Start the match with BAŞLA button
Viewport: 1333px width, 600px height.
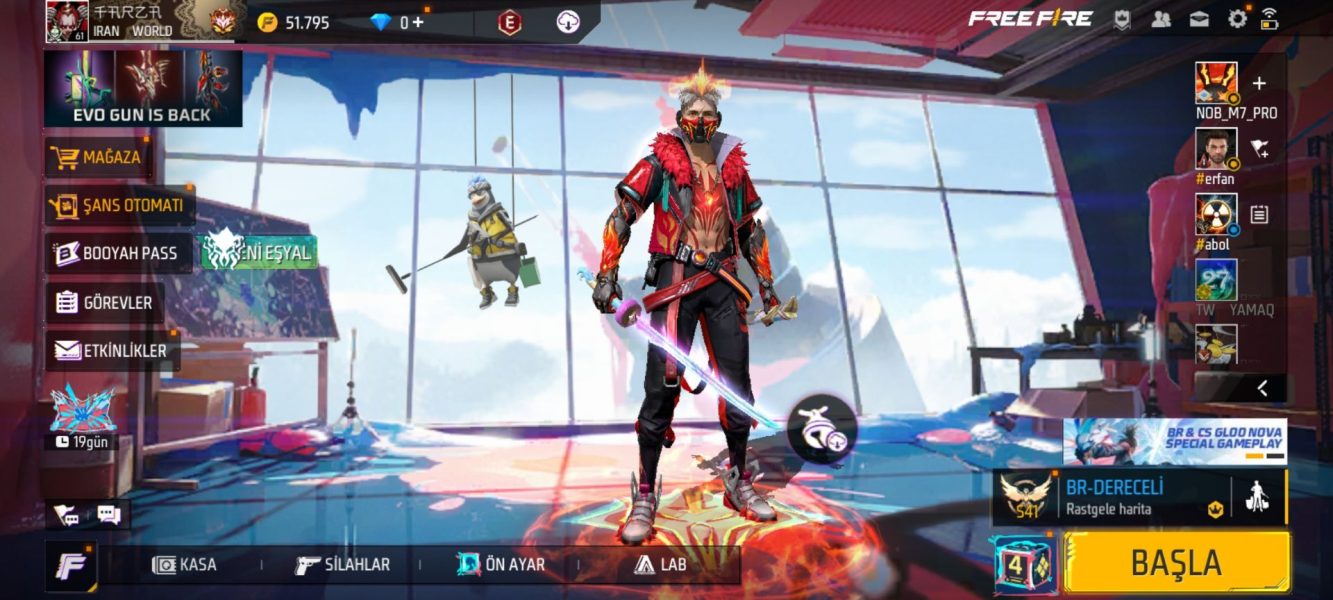[x=1176, y=562]
